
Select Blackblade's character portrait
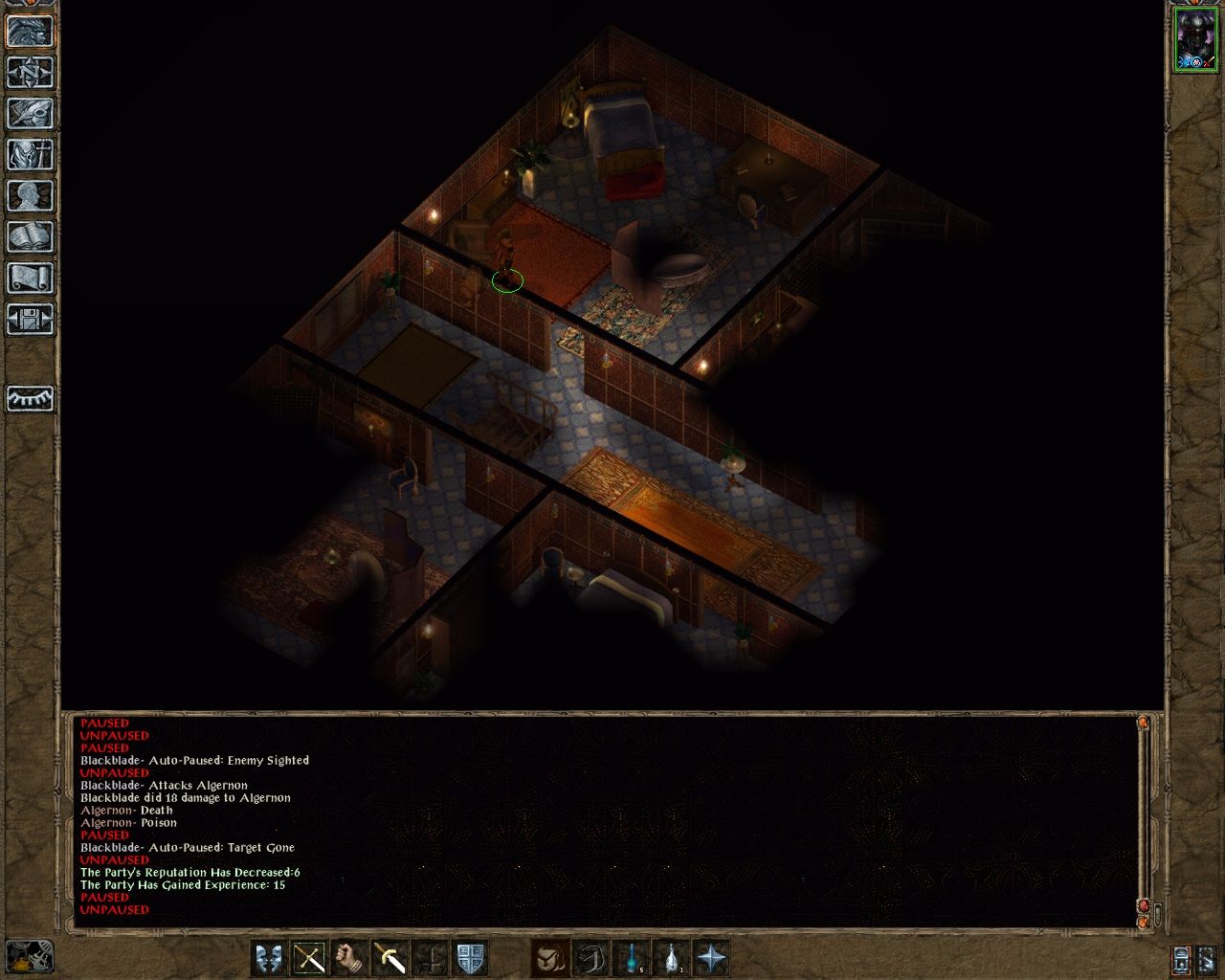point(1194,40)
